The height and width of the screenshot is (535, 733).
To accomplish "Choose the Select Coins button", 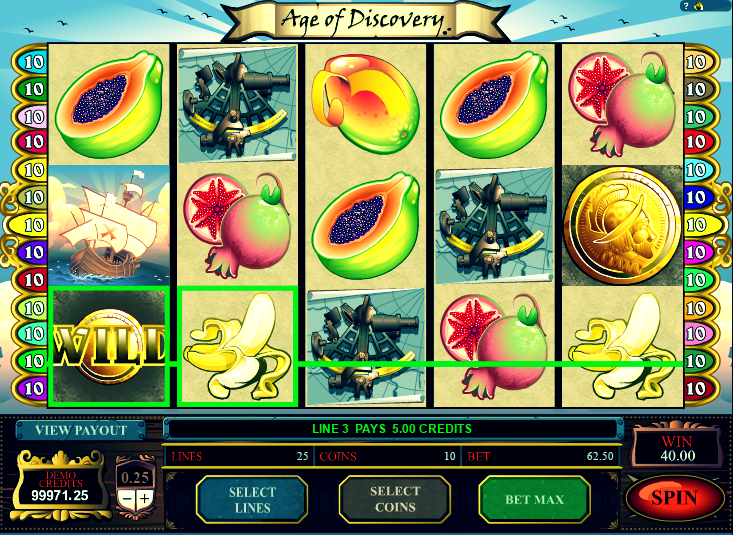I will pos(394,499).
